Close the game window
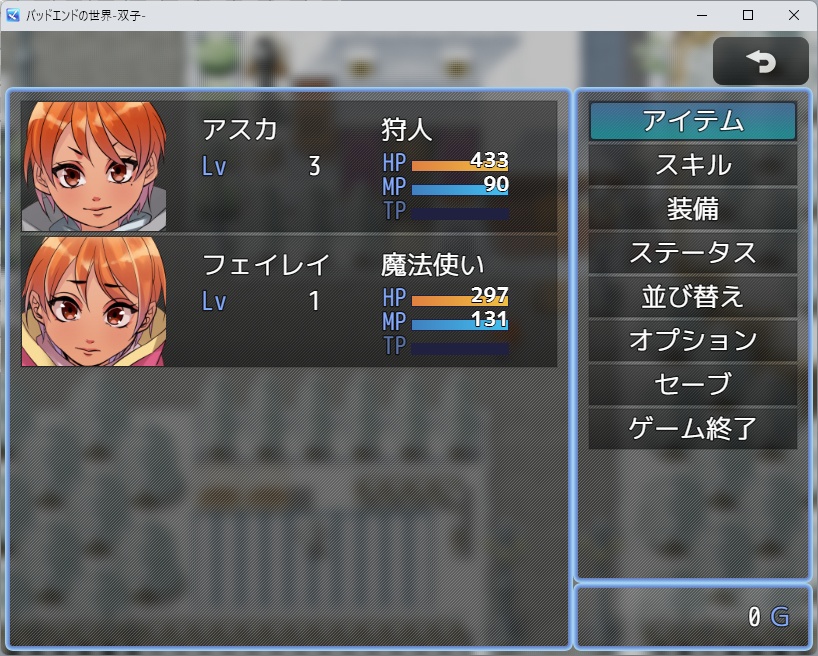 pyautogui.click(x=794, y=15)
